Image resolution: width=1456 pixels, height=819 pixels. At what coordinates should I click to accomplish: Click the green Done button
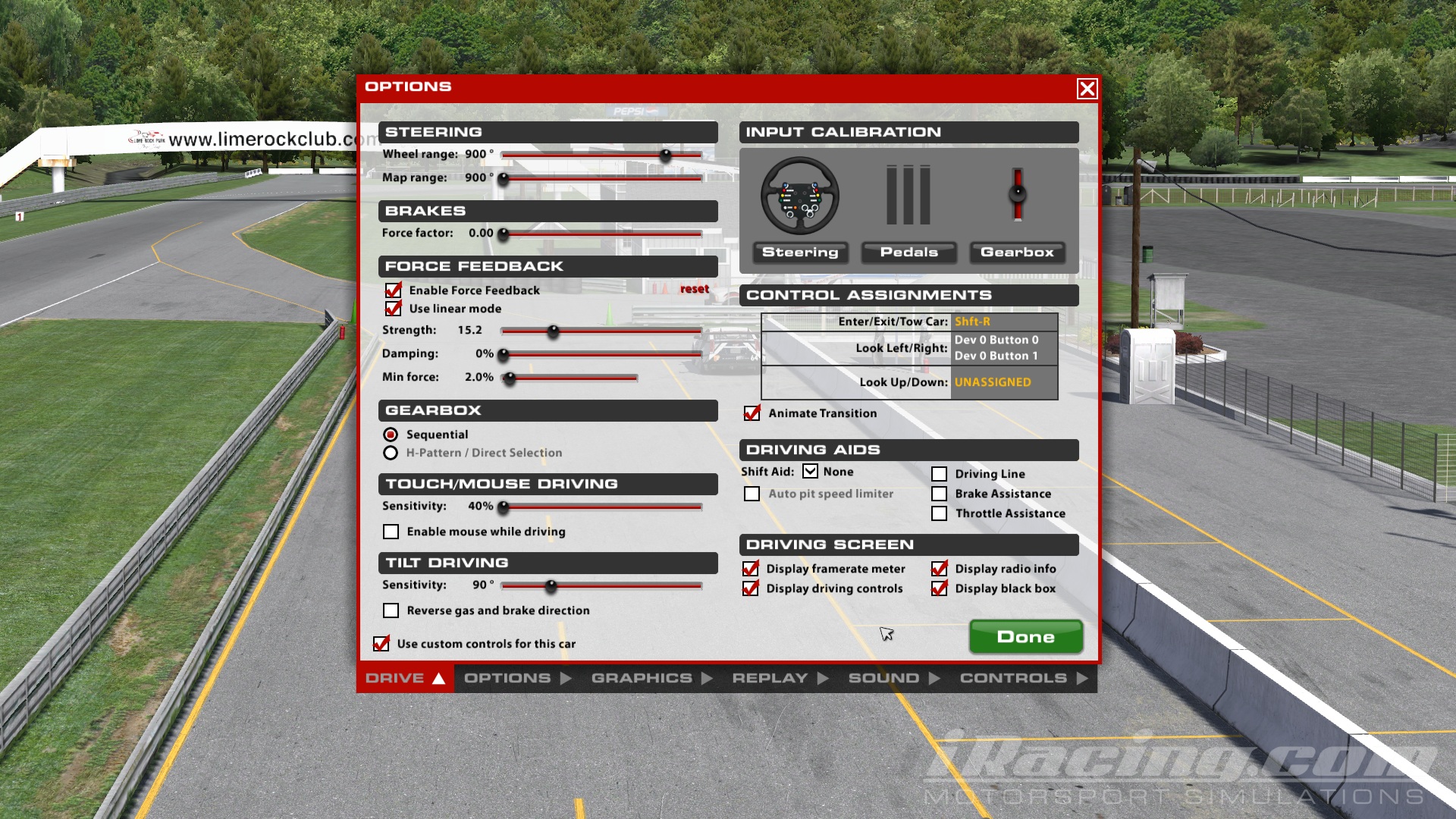[x=1025, y=637]
